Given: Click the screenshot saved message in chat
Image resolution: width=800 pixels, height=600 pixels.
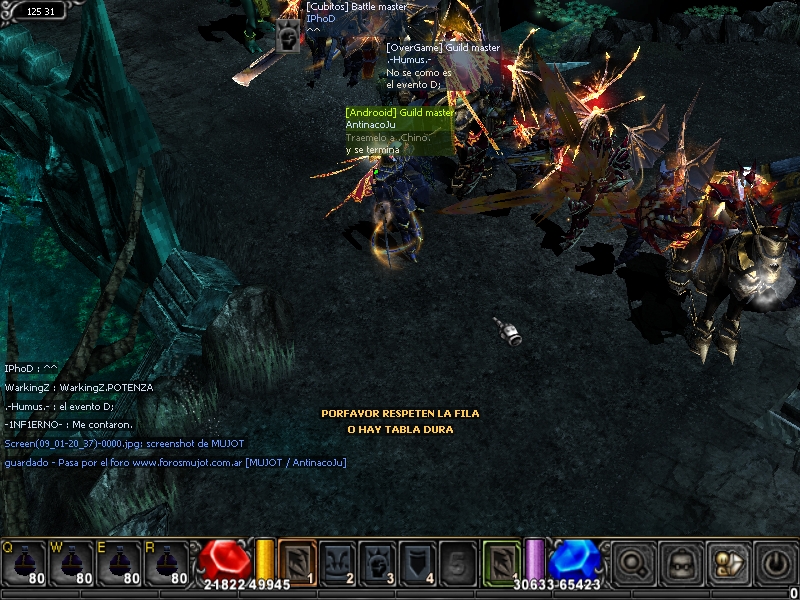Looking at the screenshot, I should click(x=124, y=443).
